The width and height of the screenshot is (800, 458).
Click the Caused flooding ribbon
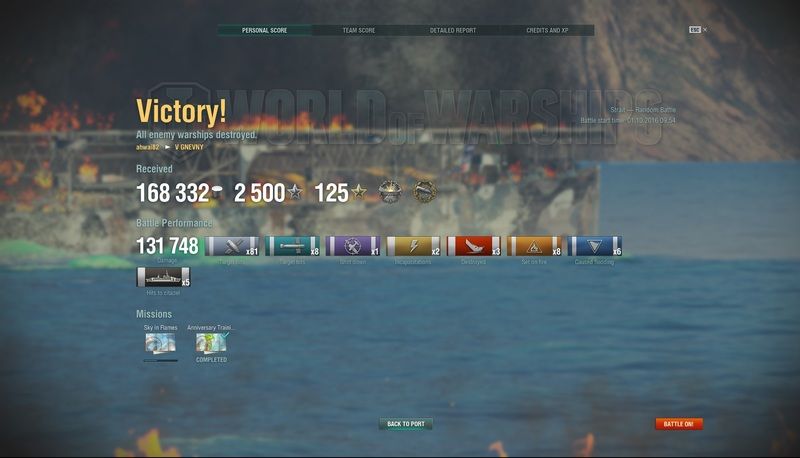594,246
